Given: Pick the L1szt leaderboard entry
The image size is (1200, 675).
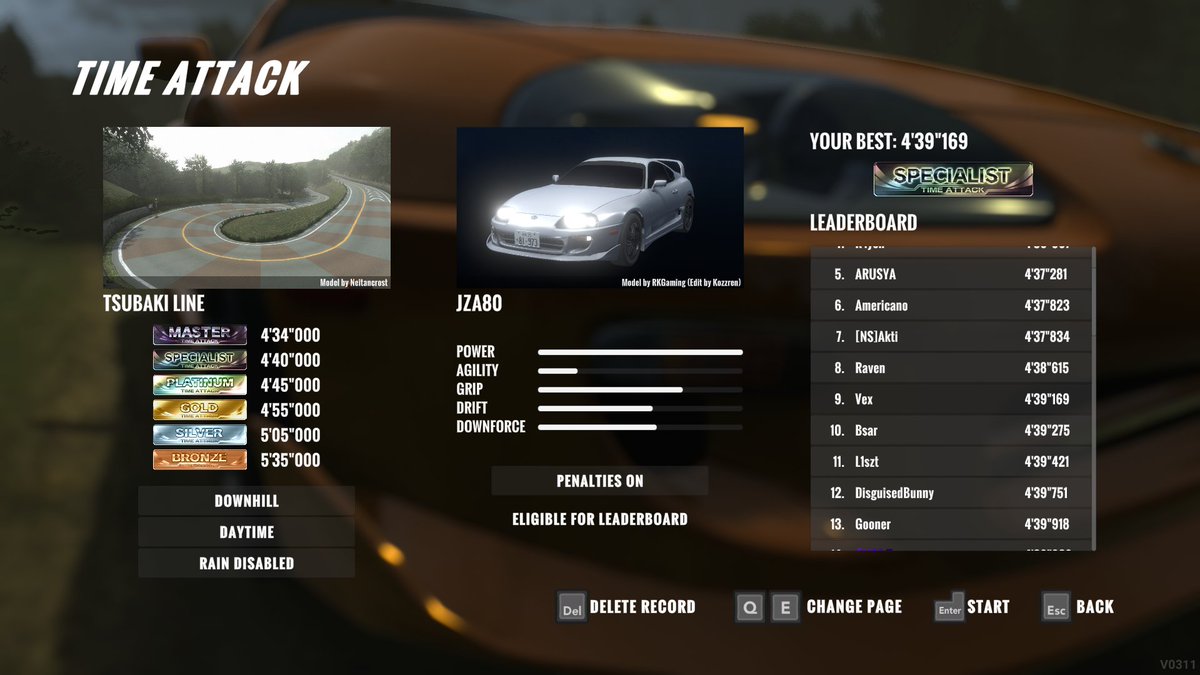Looking at the screenshot, I should 951,462.
